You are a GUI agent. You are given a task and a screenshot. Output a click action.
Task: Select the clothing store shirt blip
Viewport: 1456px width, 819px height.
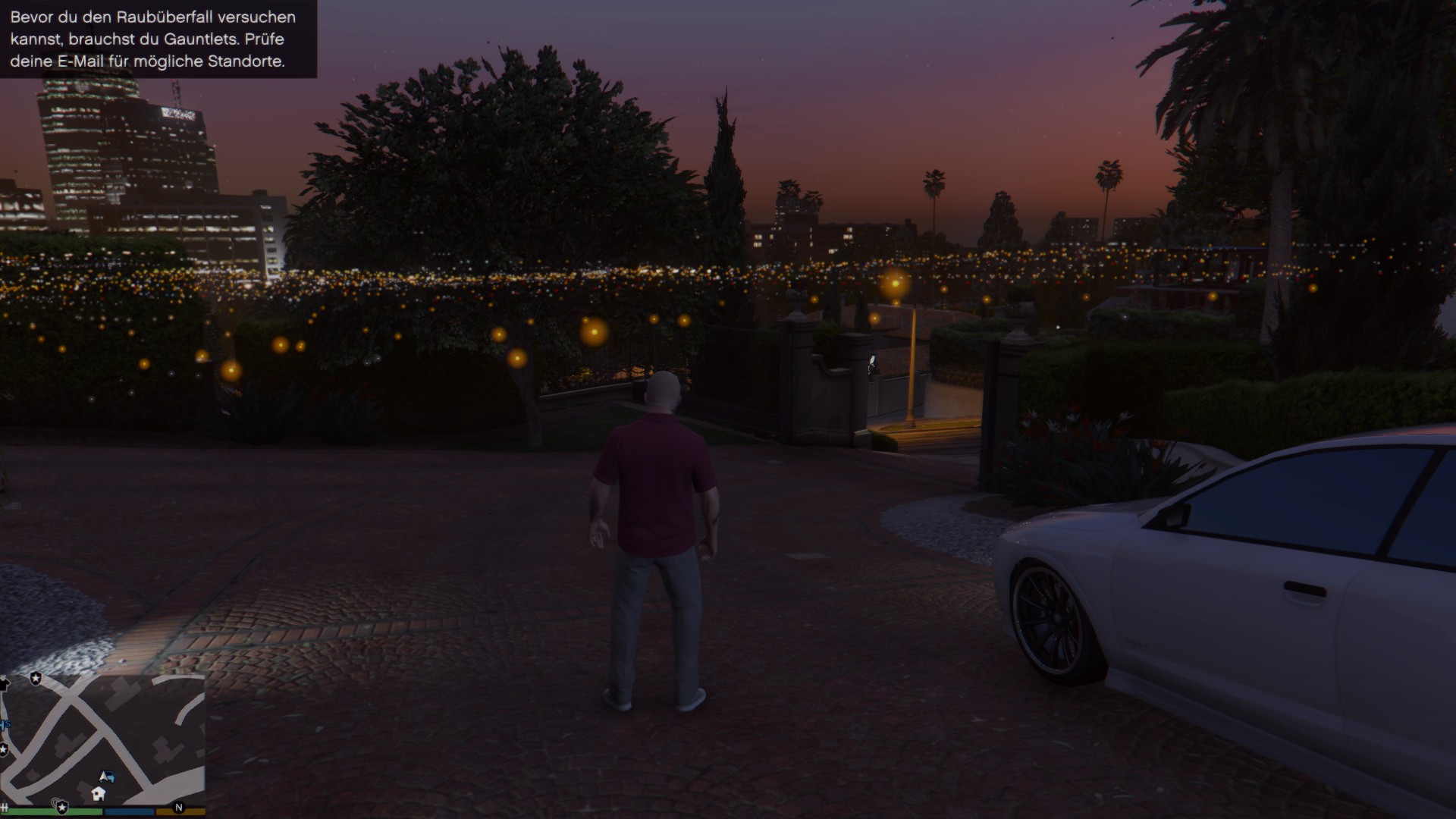tap(4, 685)
